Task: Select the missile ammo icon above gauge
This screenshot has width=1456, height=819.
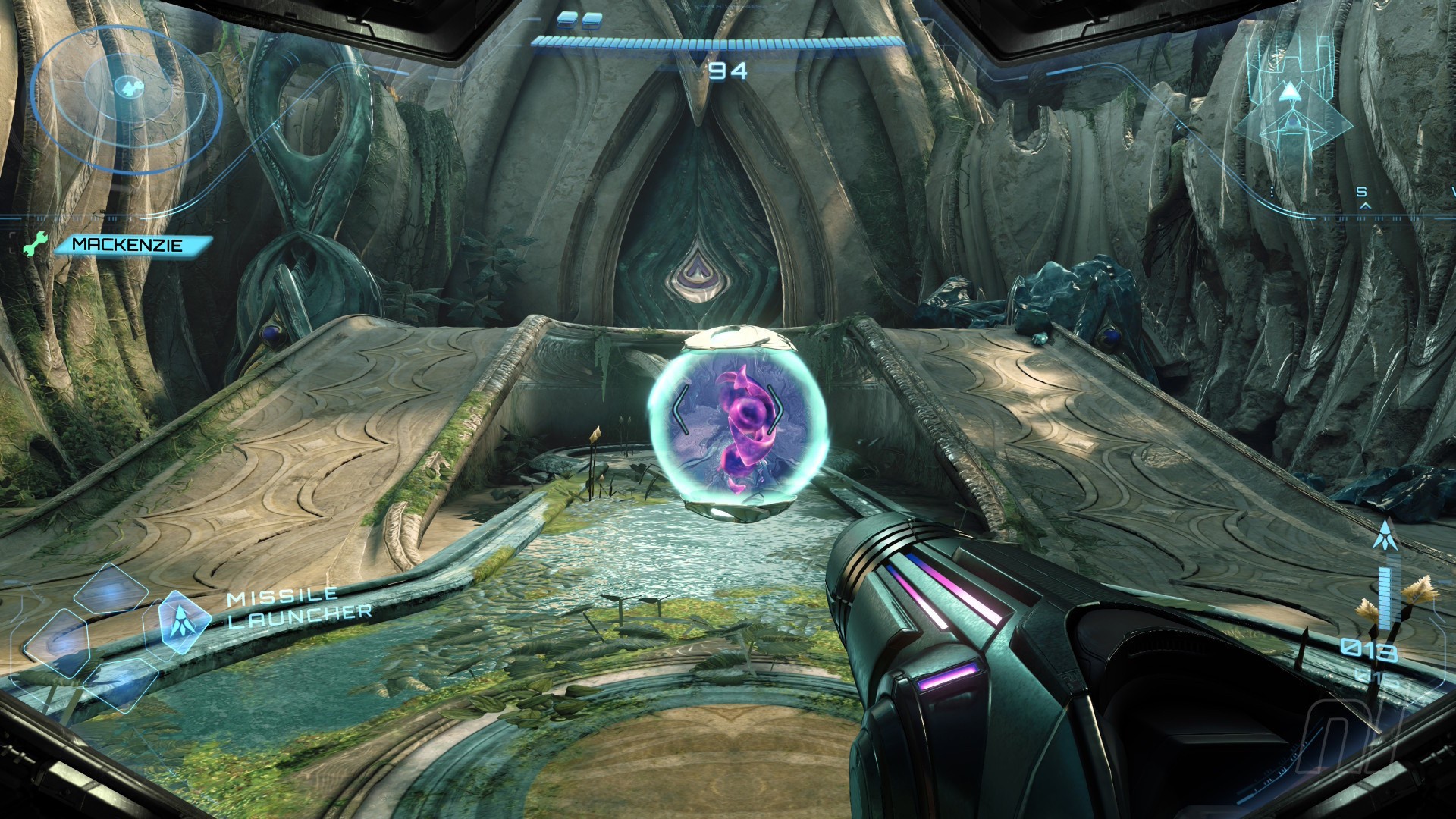Action: [1385, 535]
